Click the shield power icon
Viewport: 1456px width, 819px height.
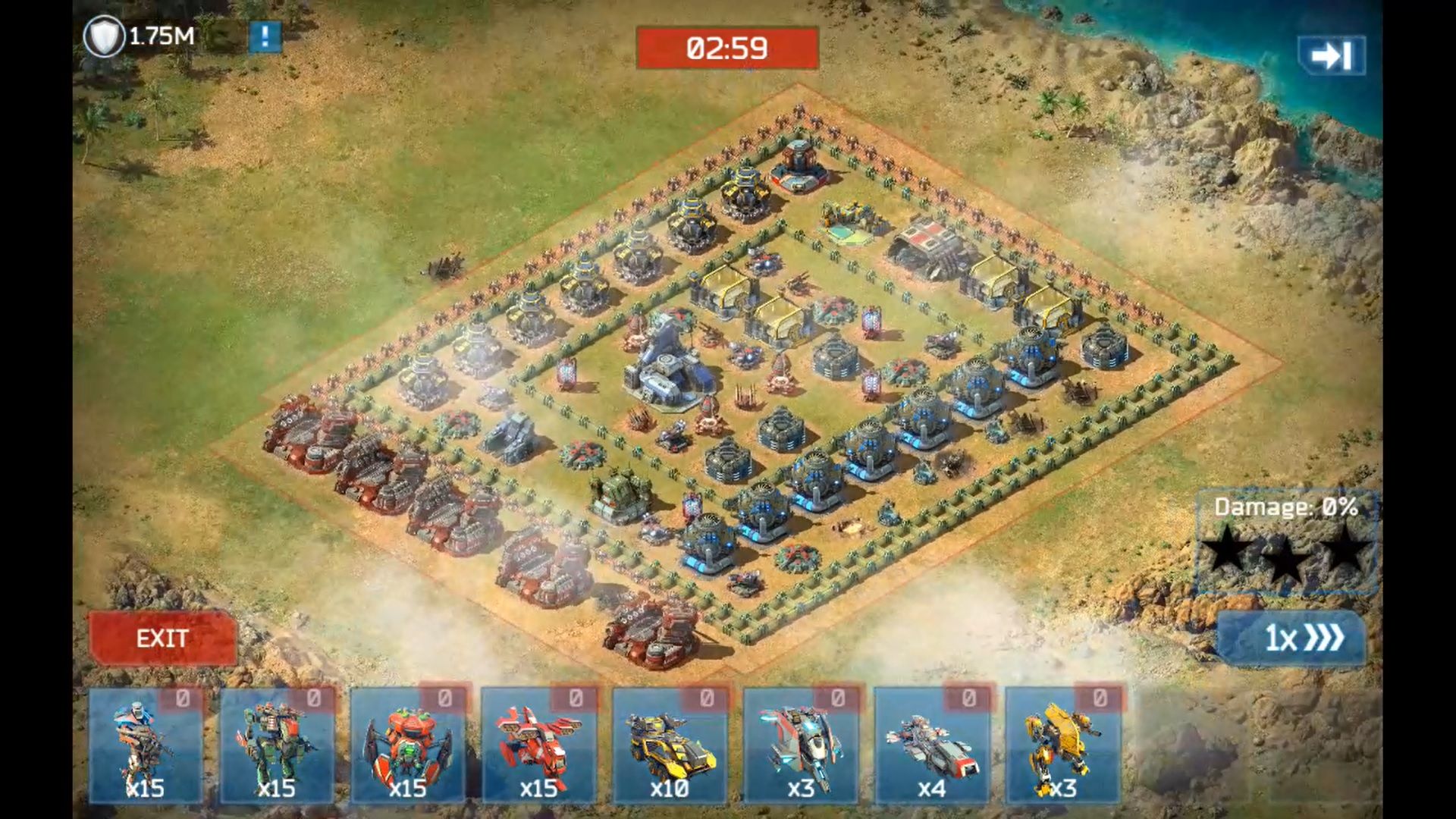point(104,36)
